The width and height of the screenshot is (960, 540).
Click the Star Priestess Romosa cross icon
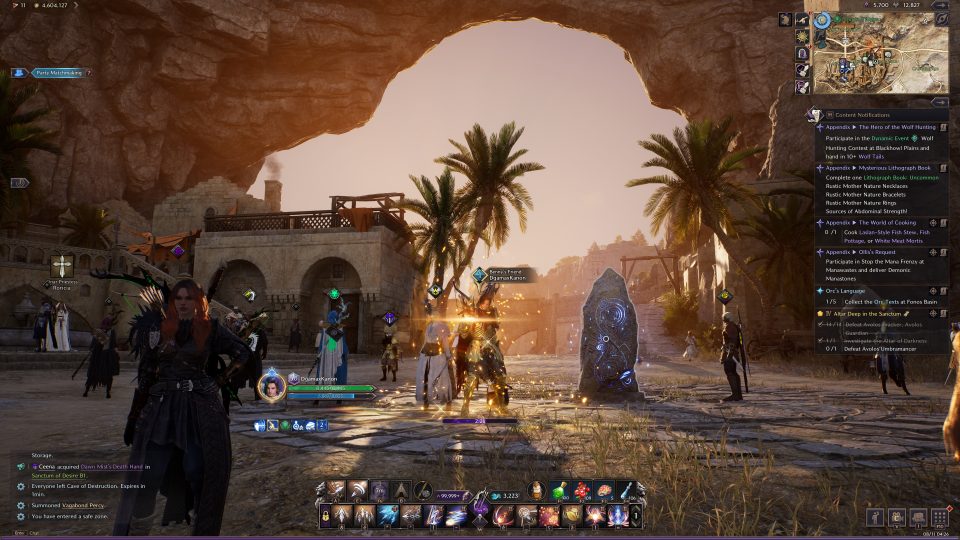(62, 265)
